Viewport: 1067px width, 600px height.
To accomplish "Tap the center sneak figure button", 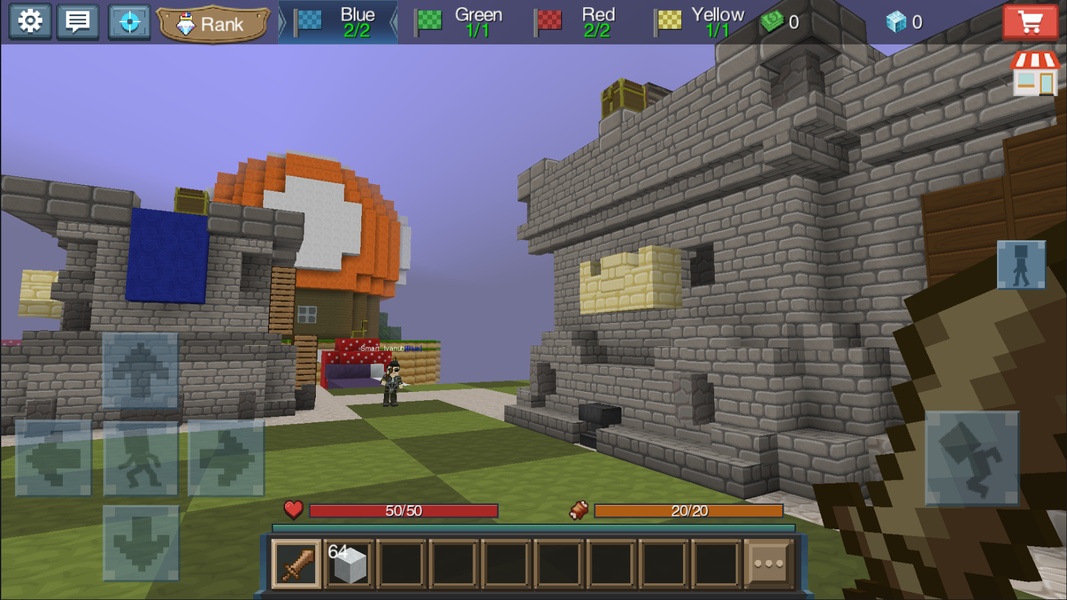I will [140, 458].
